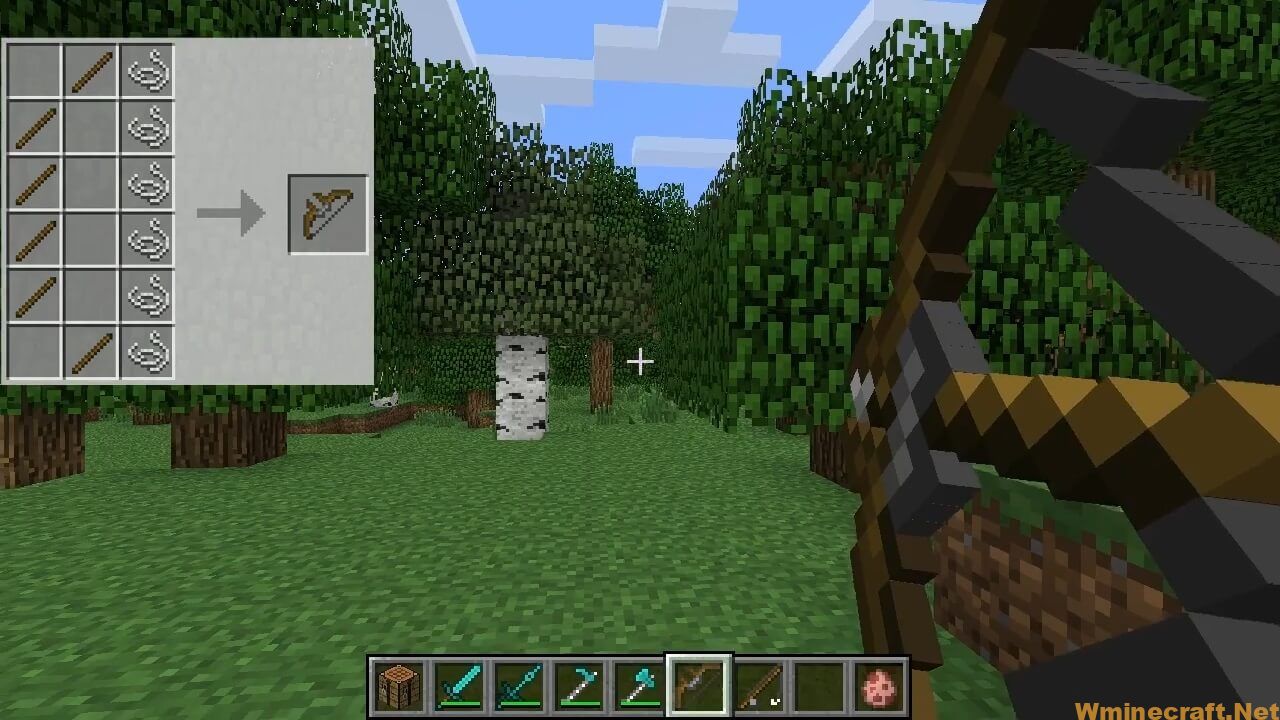Click the stick in the bottom recipe row
This screenshot has width=1280, height=720.
91,352
